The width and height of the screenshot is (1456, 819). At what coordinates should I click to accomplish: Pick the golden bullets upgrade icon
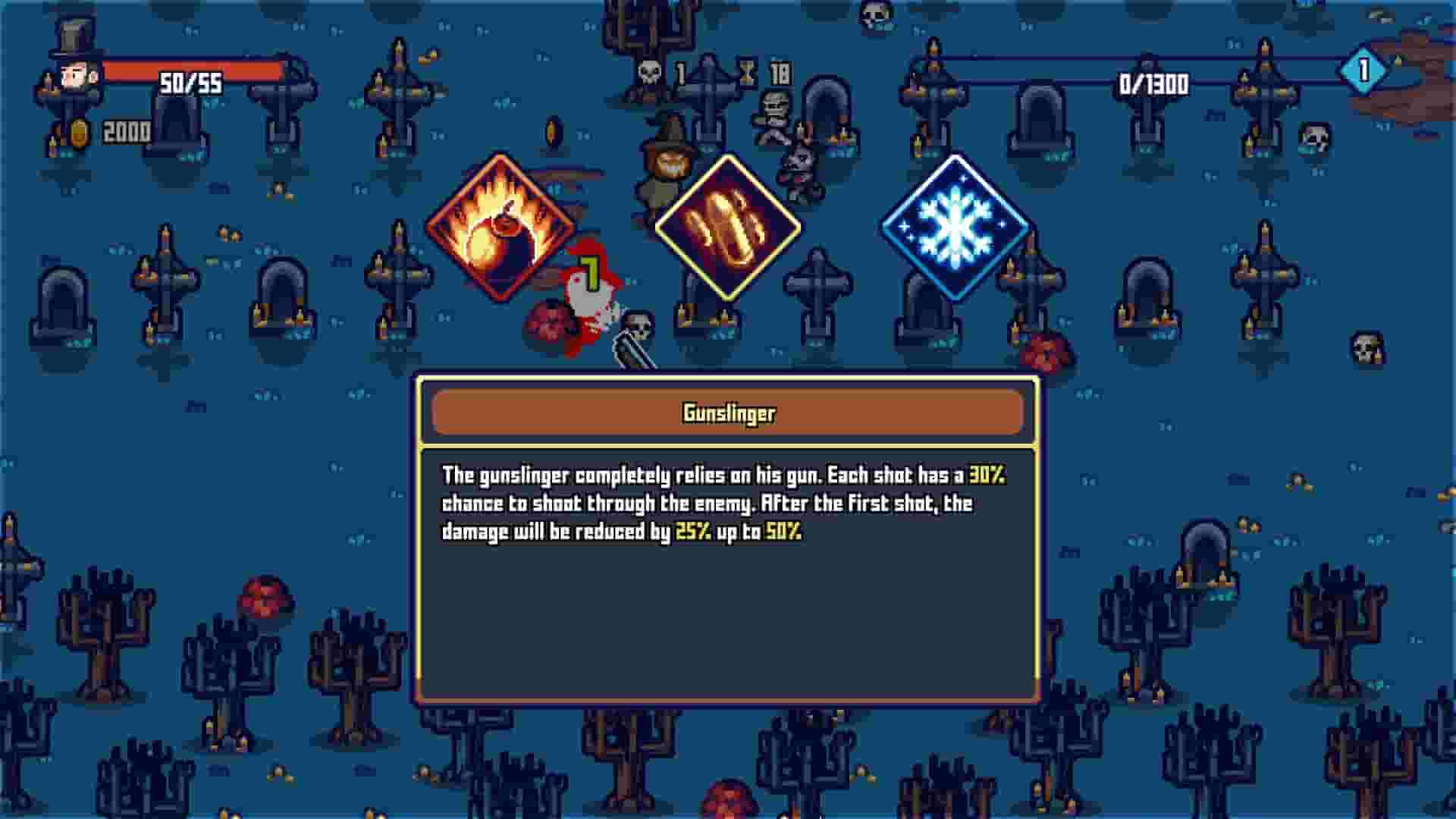[726, 227]
